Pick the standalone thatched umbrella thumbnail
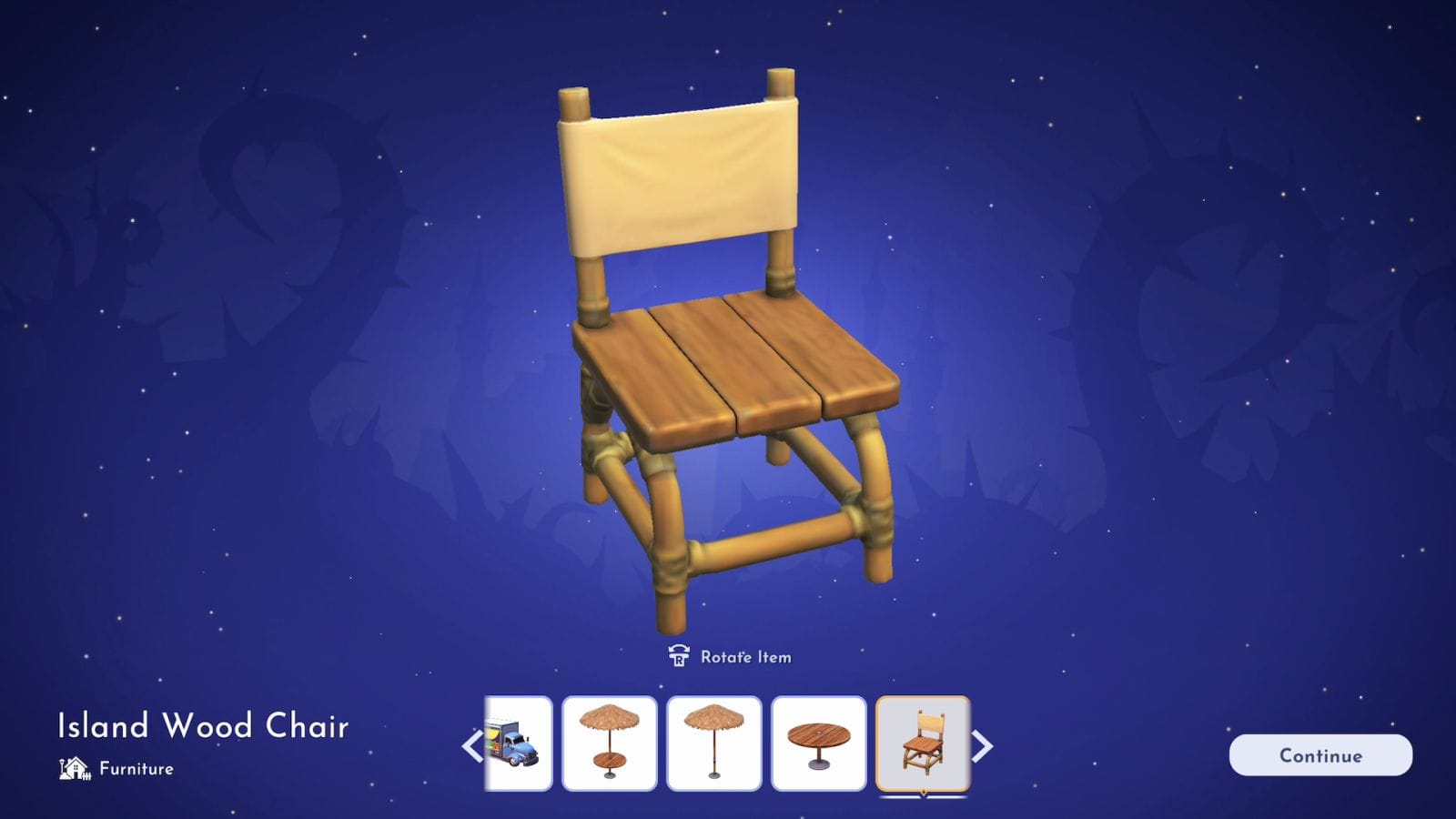 tap(713, 743)
